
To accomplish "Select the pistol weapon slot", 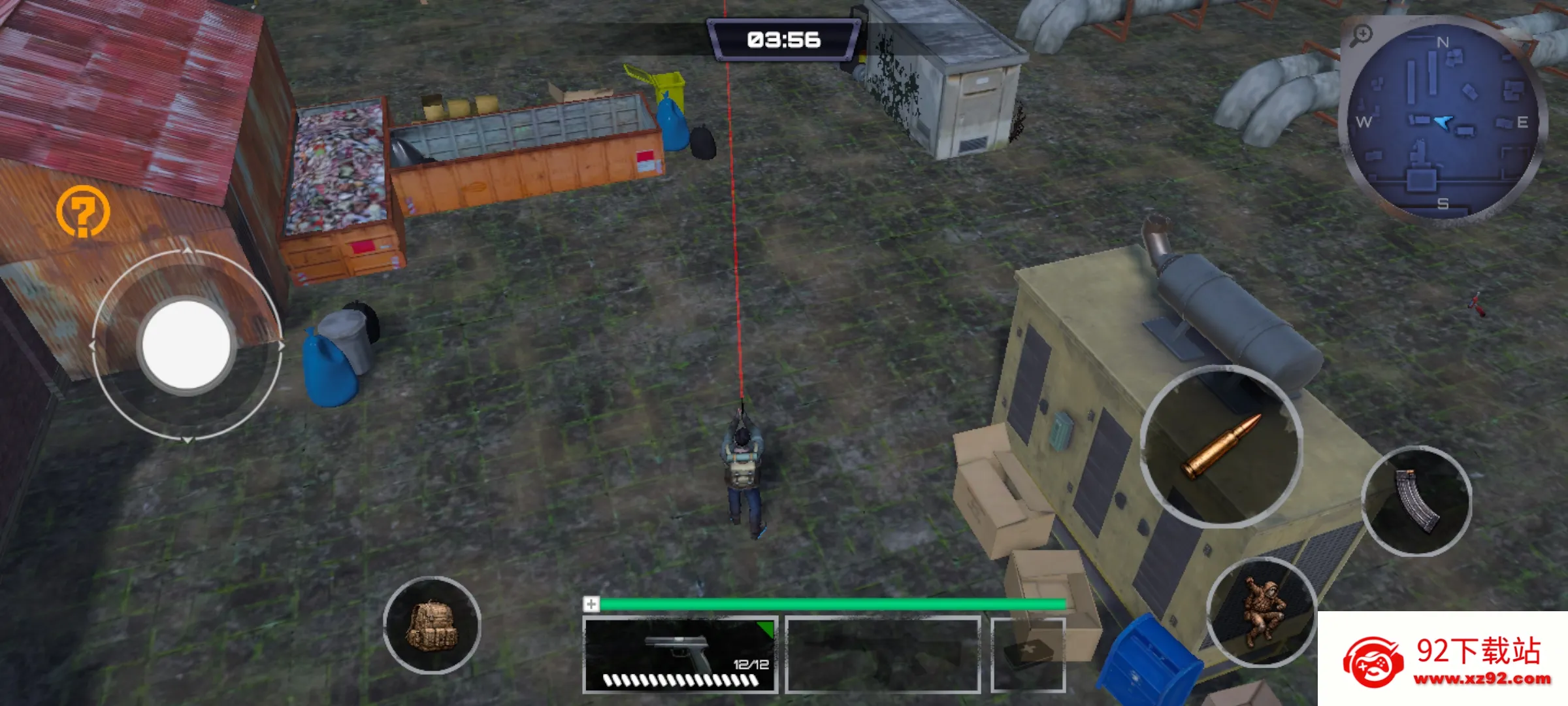I will pos(680,655).
